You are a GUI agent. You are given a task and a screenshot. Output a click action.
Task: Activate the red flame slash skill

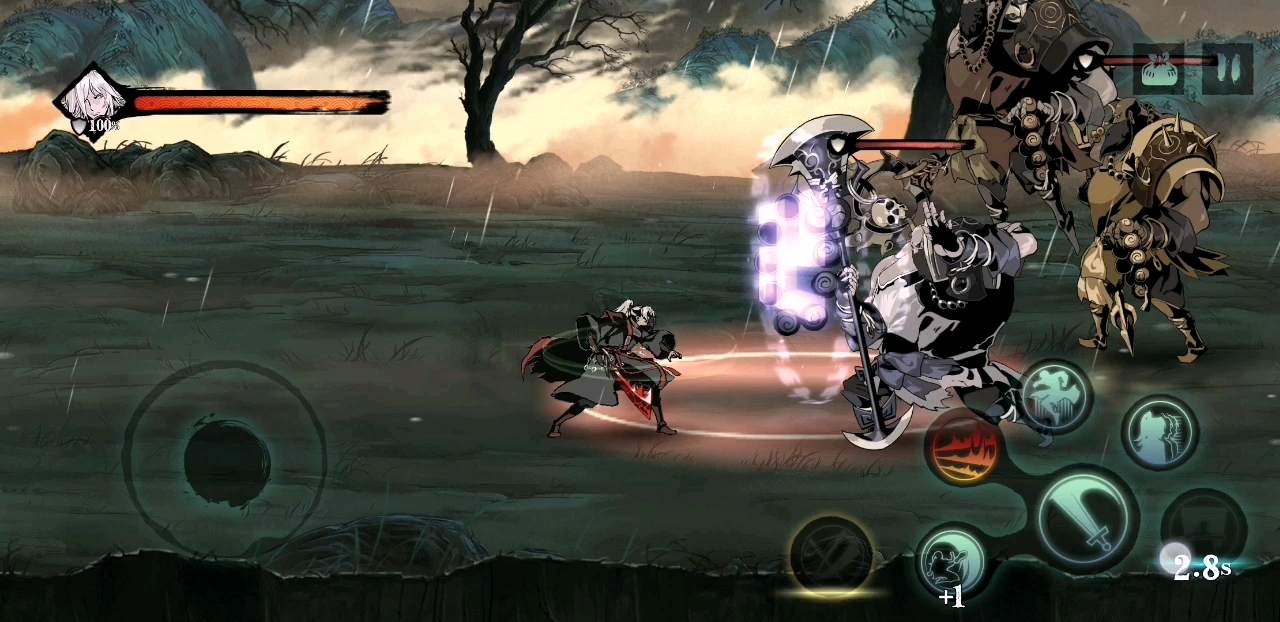click(965, 447)
